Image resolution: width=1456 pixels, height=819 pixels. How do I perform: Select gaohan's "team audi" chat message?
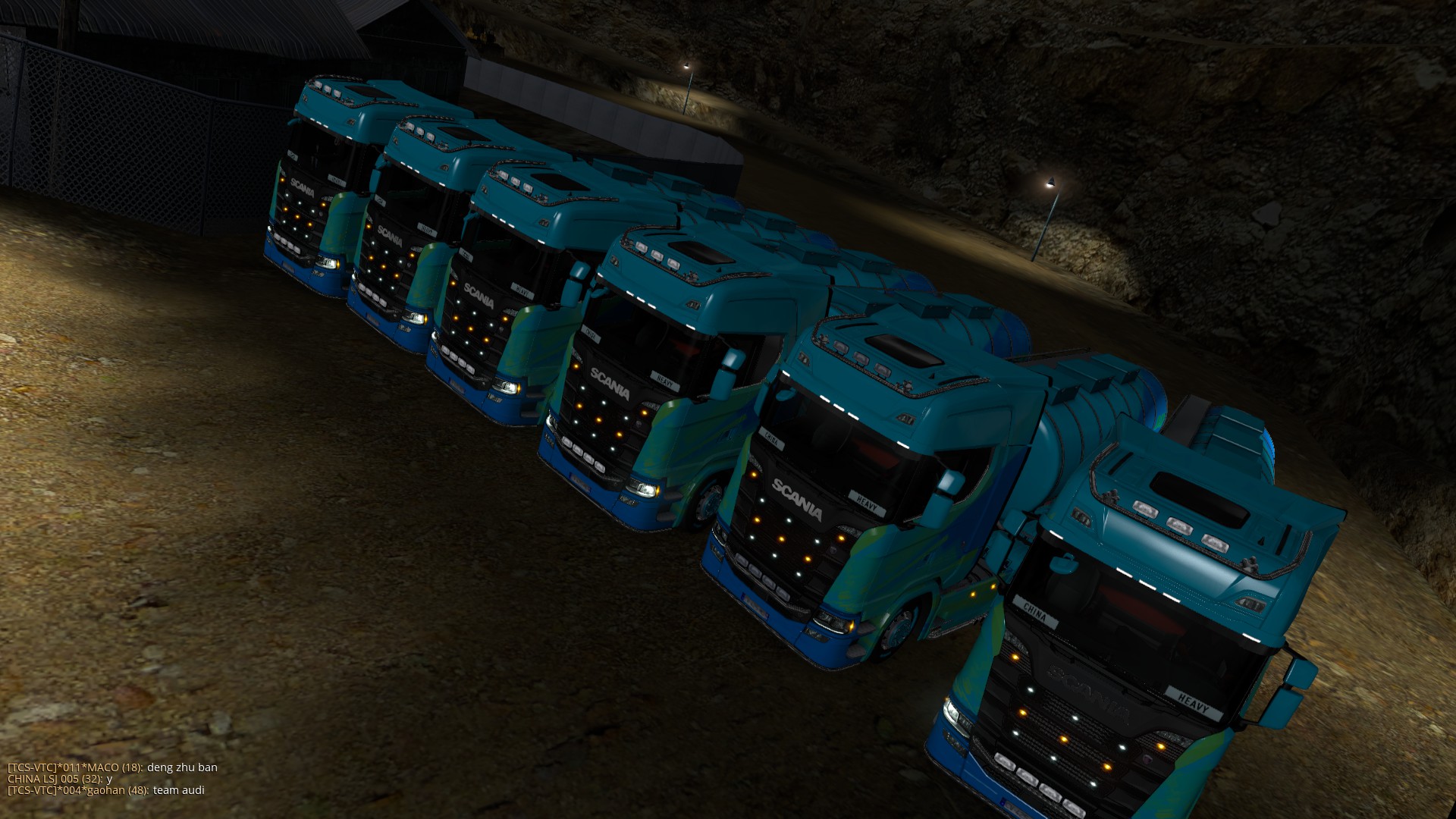point(106,789)
